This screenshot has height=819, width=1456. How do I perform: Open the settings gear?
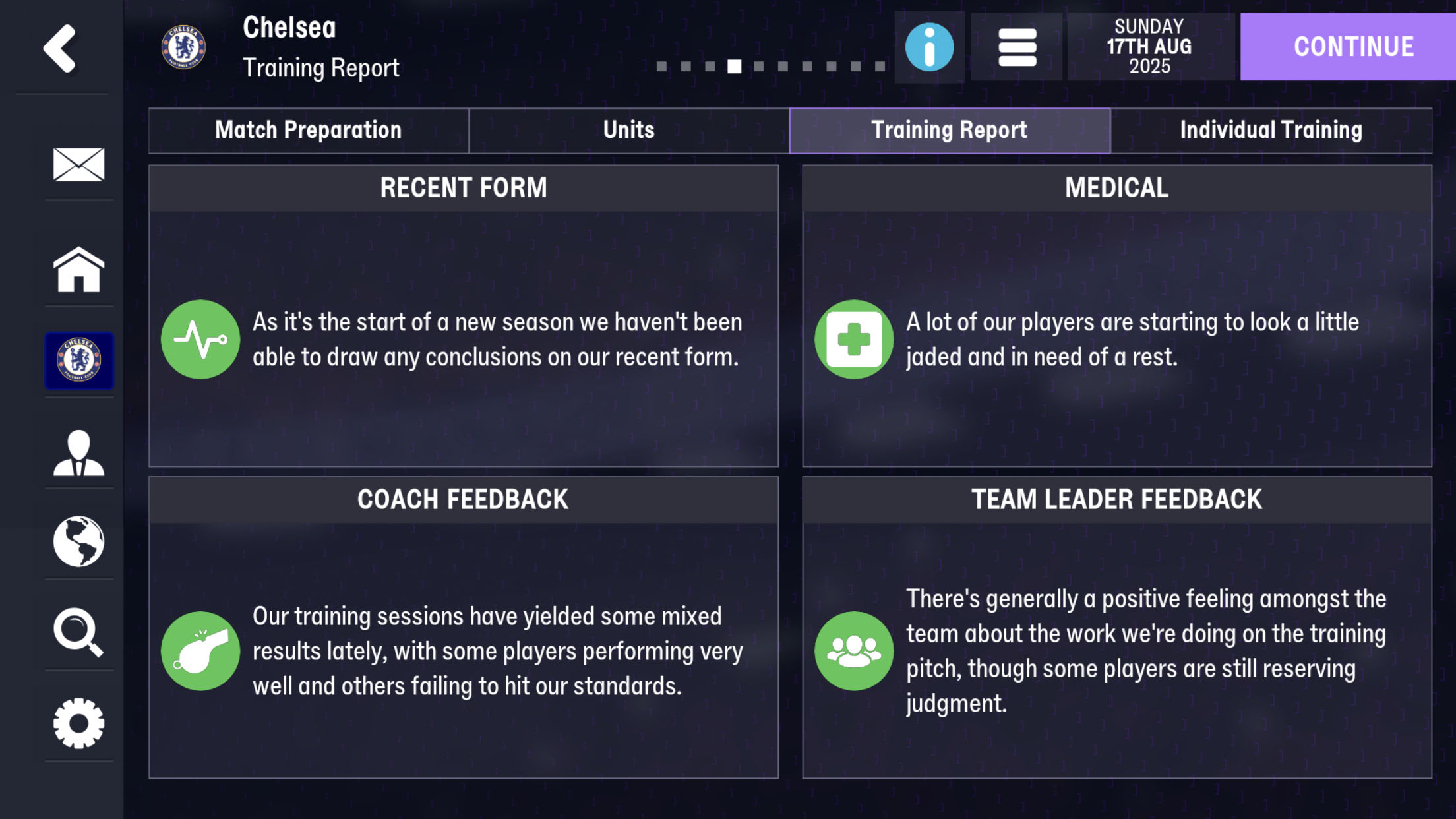[78, 723]
